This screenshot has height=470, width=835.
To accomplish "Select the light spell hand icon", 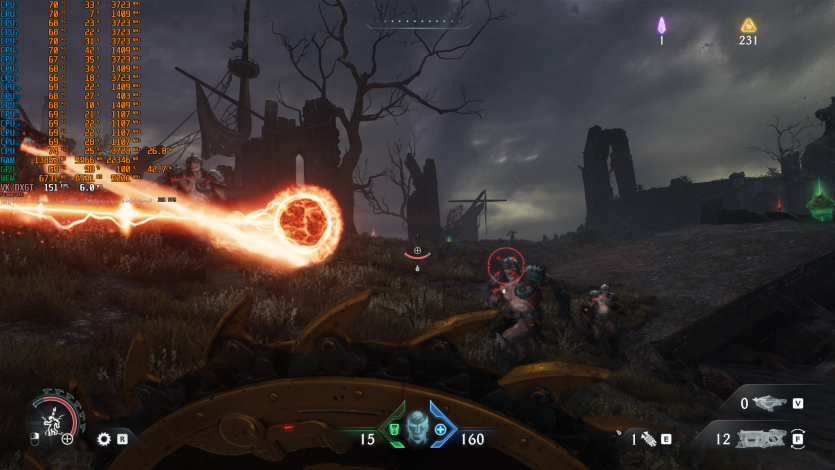I will [x=648, y=438].
